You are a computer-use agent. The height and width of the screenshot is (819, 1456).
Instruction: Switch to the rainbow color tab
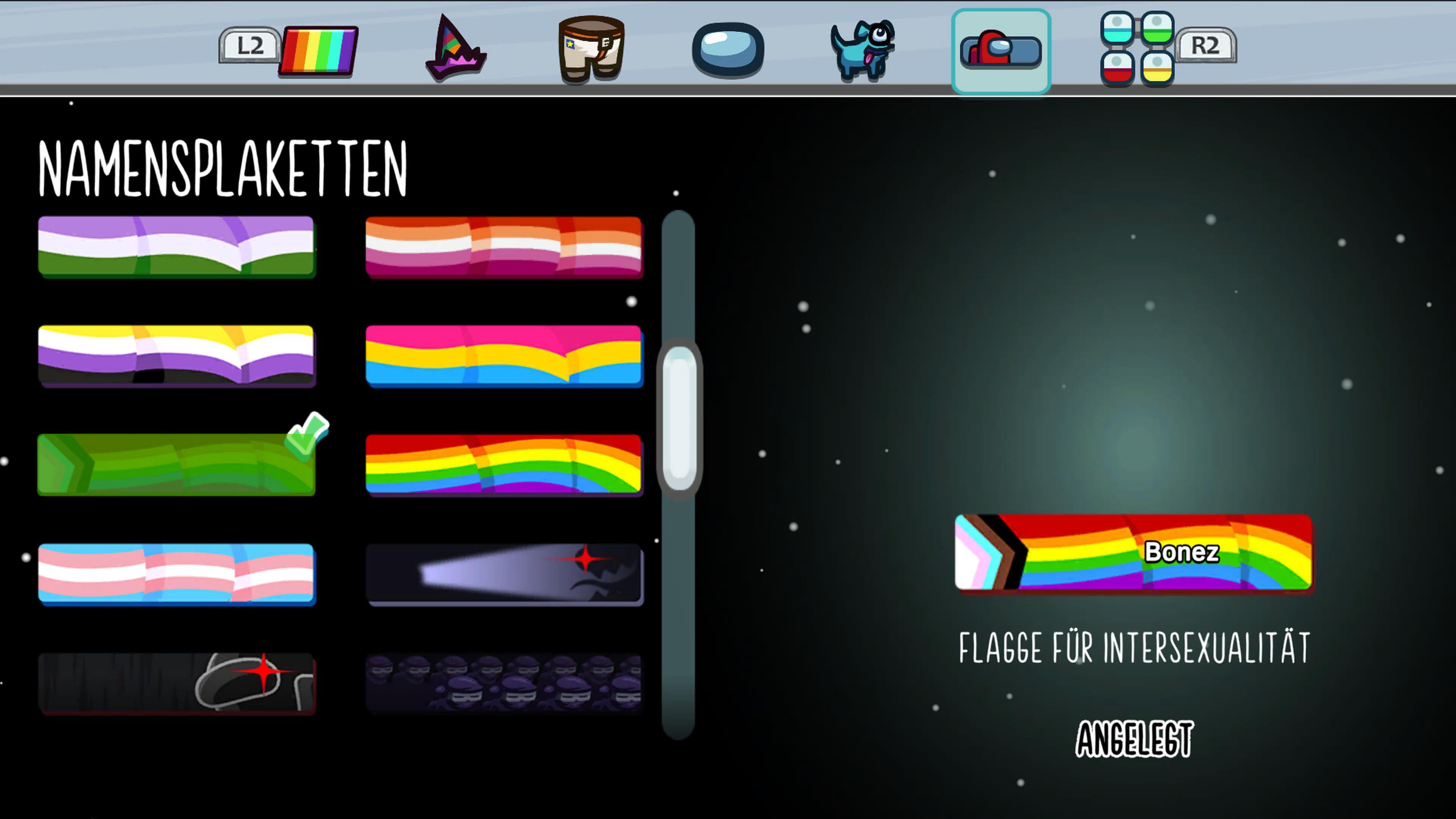pyautogui.click(x=318, y=51)
